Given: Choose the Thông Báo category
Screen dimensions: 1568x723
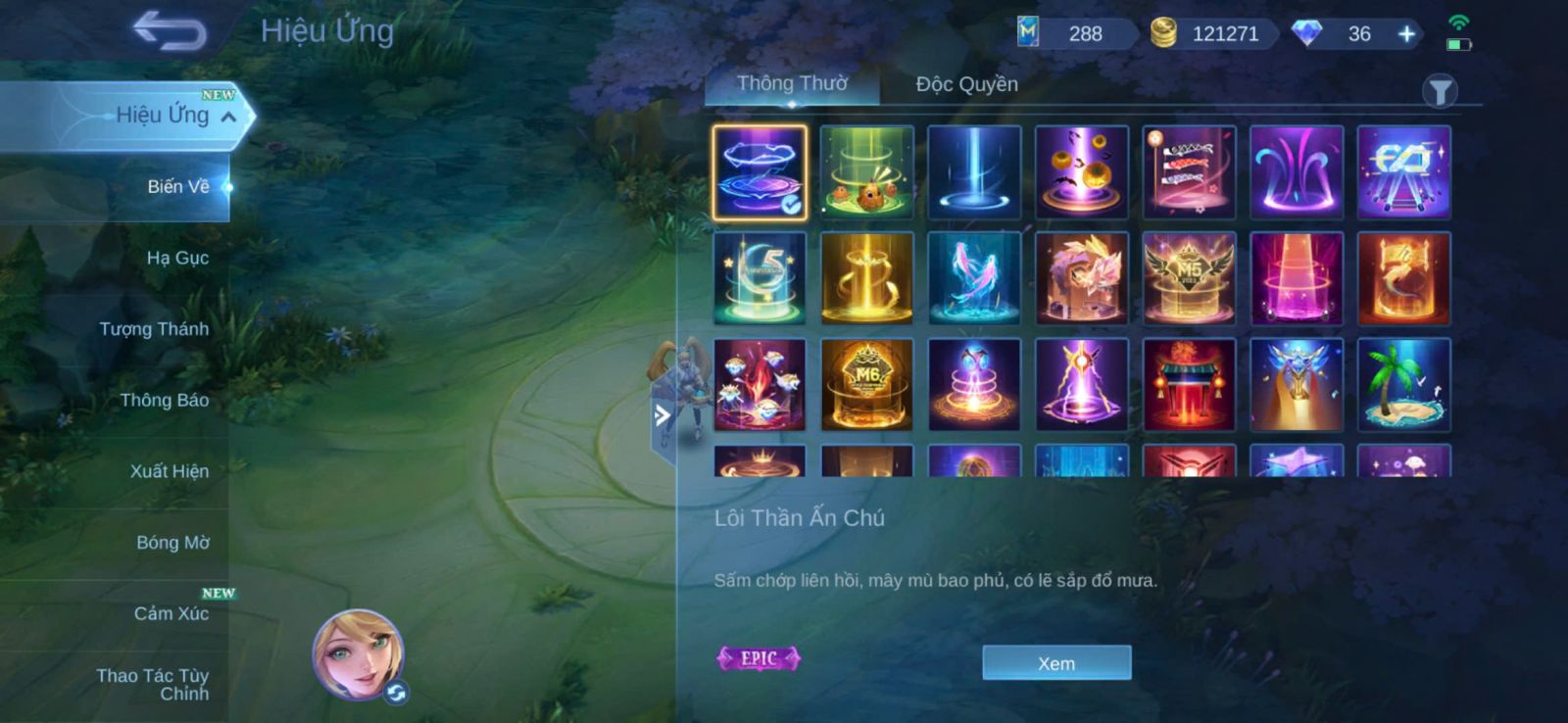Looking at the screenshot, I should pyautogui.click(x=164, y=400).
